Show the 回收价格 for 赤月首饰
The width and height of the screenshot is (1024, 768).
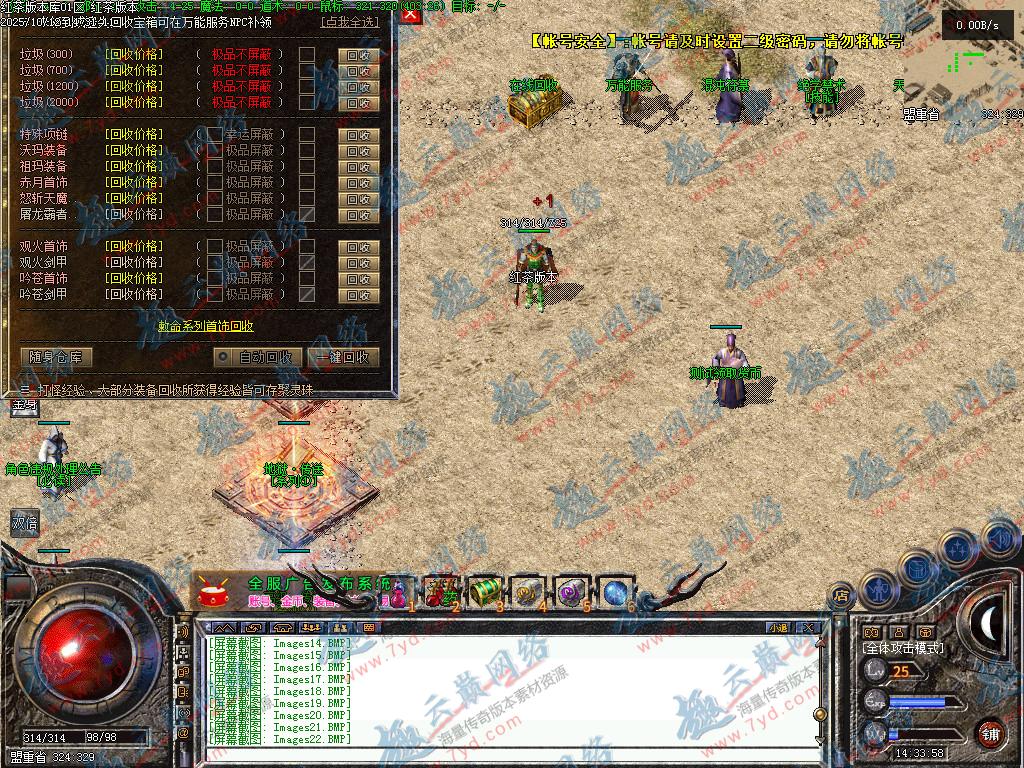pyautogui.click(x=133, y=183)
